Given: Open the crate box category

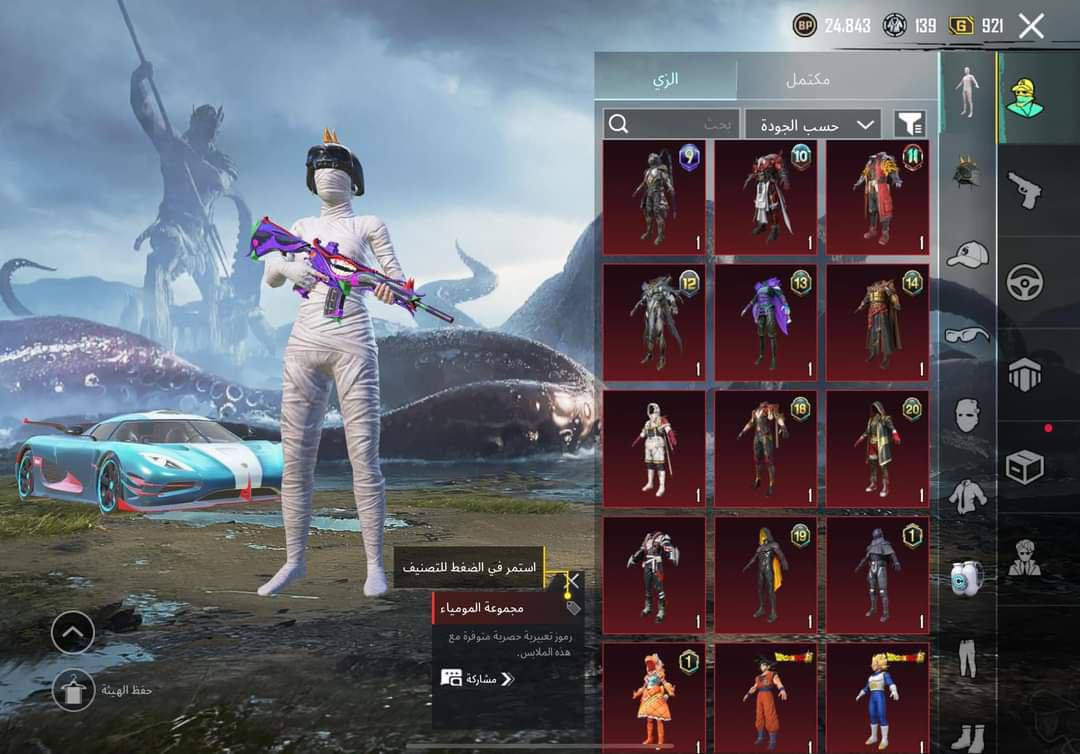Looking at the screenshot, I should click(1025, 467).
